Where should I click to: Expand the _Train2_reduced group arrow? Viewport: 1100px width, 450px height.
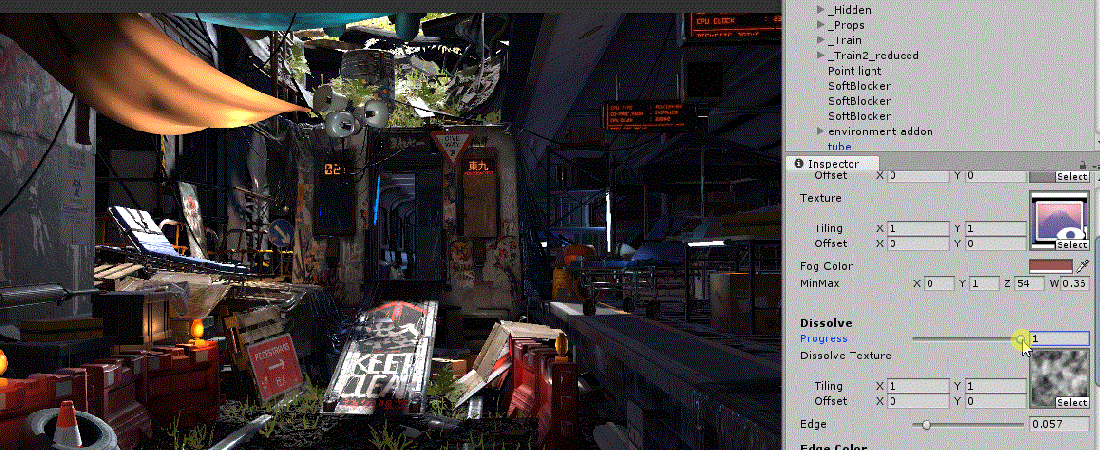coord(821,55)
